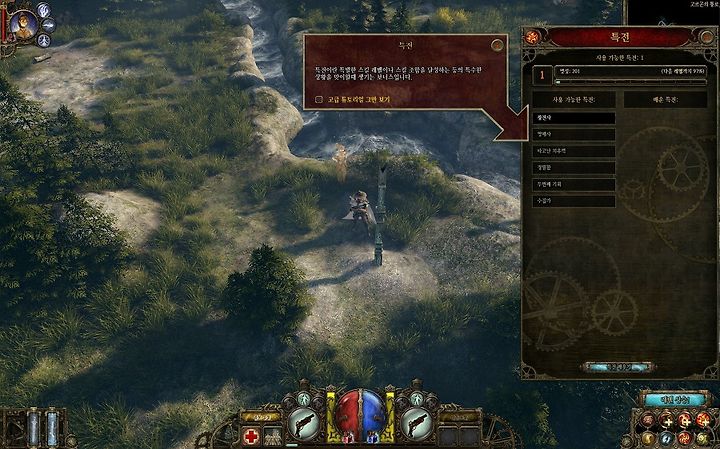The width and height of the screenshot is (720, 449).
Task: Close the 특전 tutorial tooltip
Action: 497,45
